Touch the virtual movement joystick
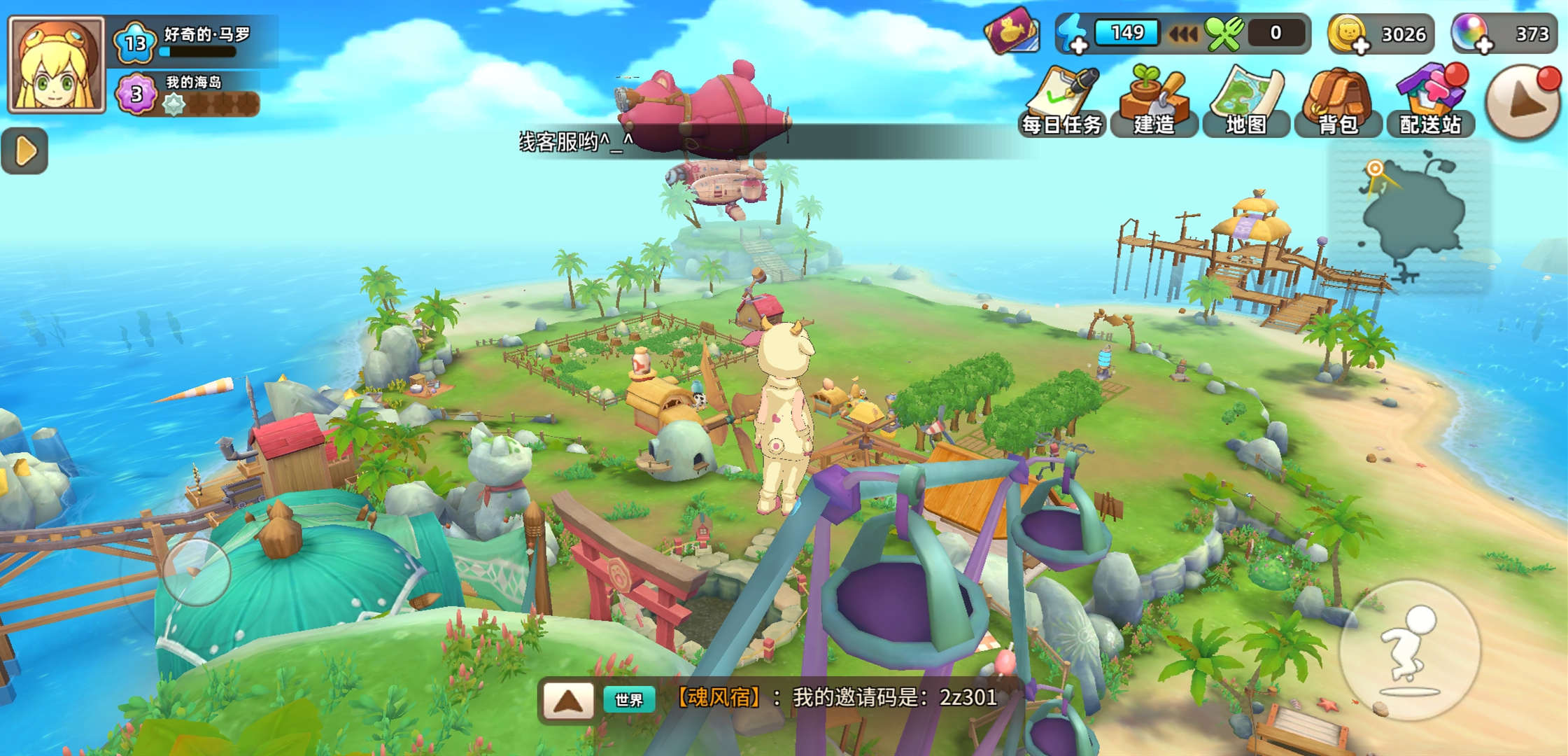The height and width of the screenshot is (756, 1568). [x=197, y=572]
